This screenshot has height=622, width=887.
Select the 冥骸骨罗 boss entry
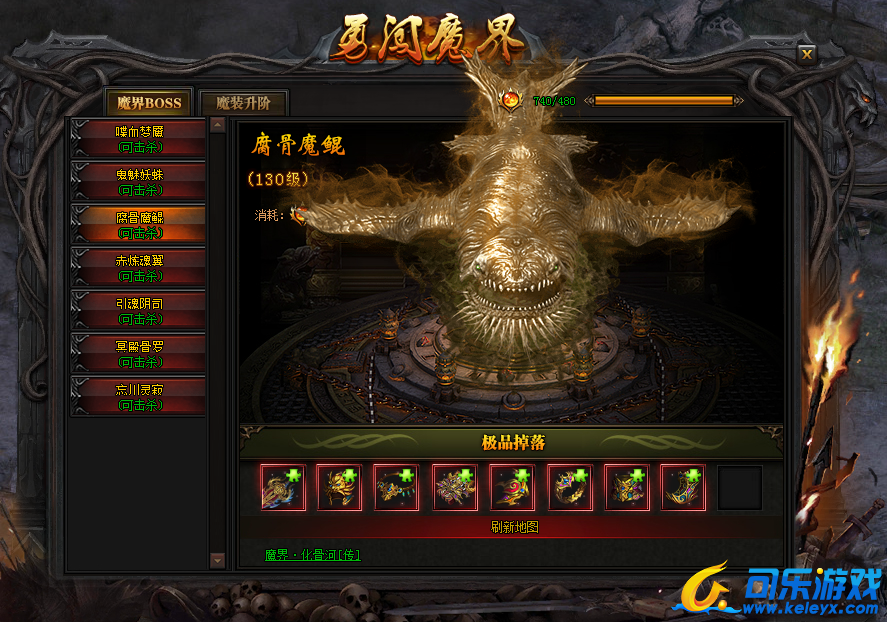point(139,353)
